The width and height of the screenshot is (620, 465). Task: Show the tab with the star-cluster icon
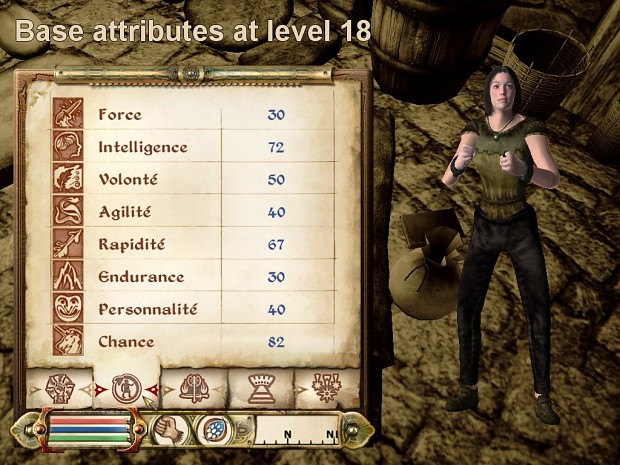click(x=326, y=388)
